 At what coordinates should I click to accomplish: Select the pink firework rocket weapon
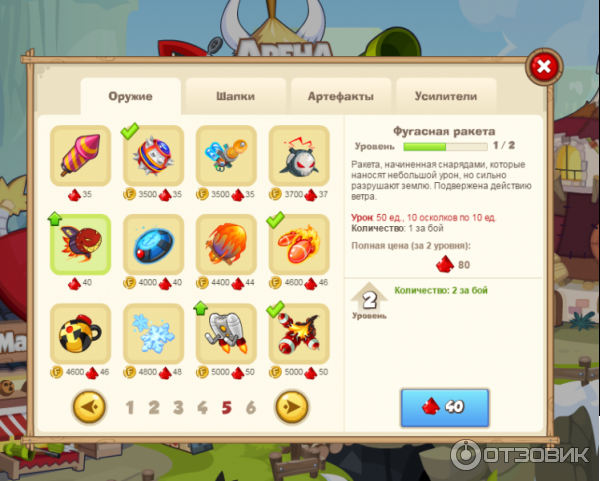point(80,155)
